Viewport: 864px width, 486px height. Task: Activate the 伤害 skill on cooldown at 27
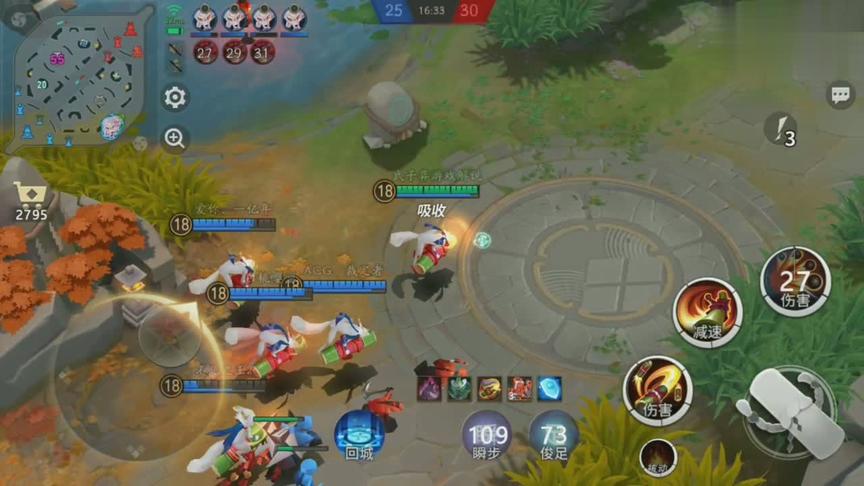click(x=795, y=281)
